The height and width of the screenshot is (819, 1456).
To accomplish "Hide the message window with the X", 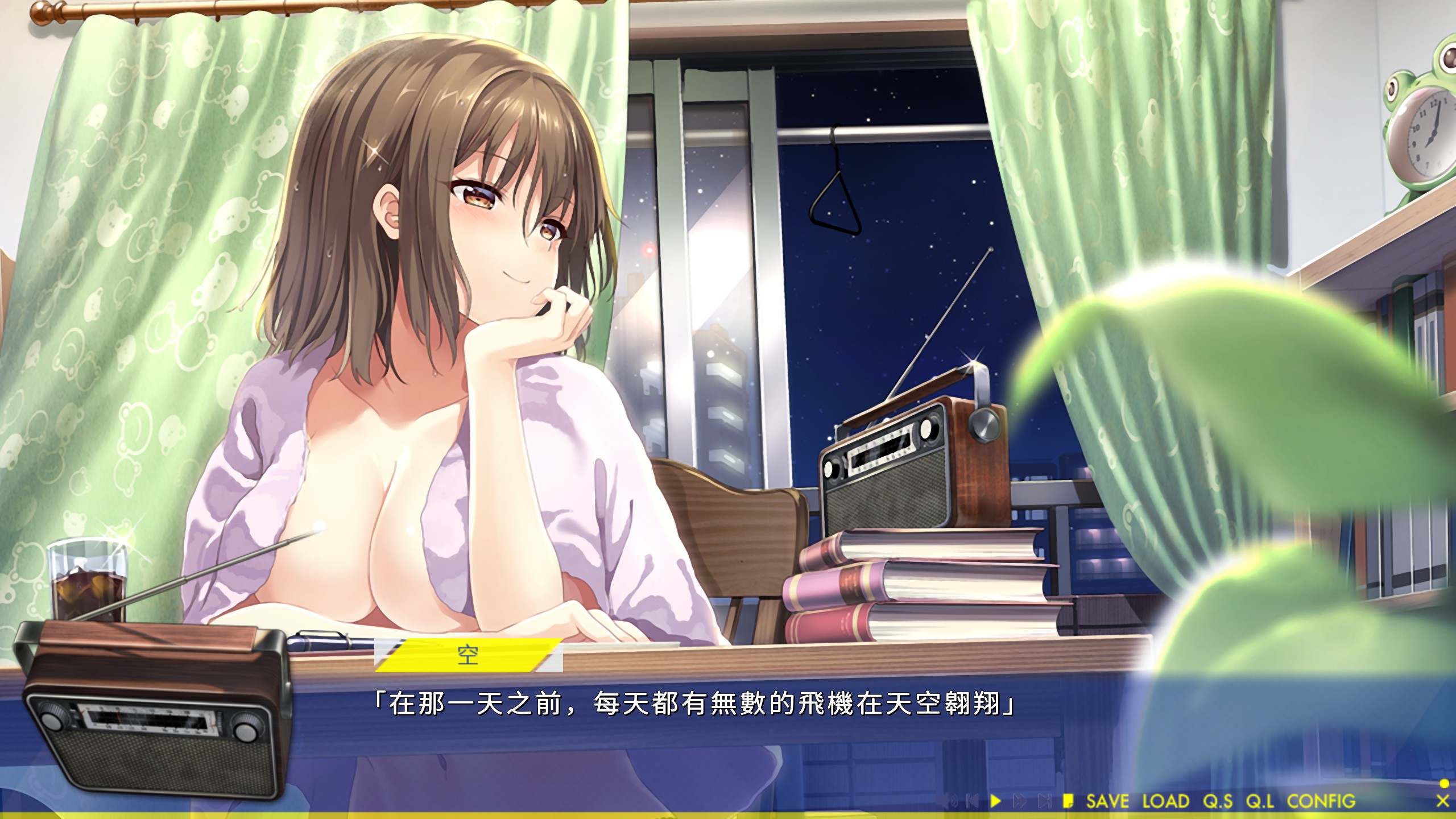I will 1442,801.
